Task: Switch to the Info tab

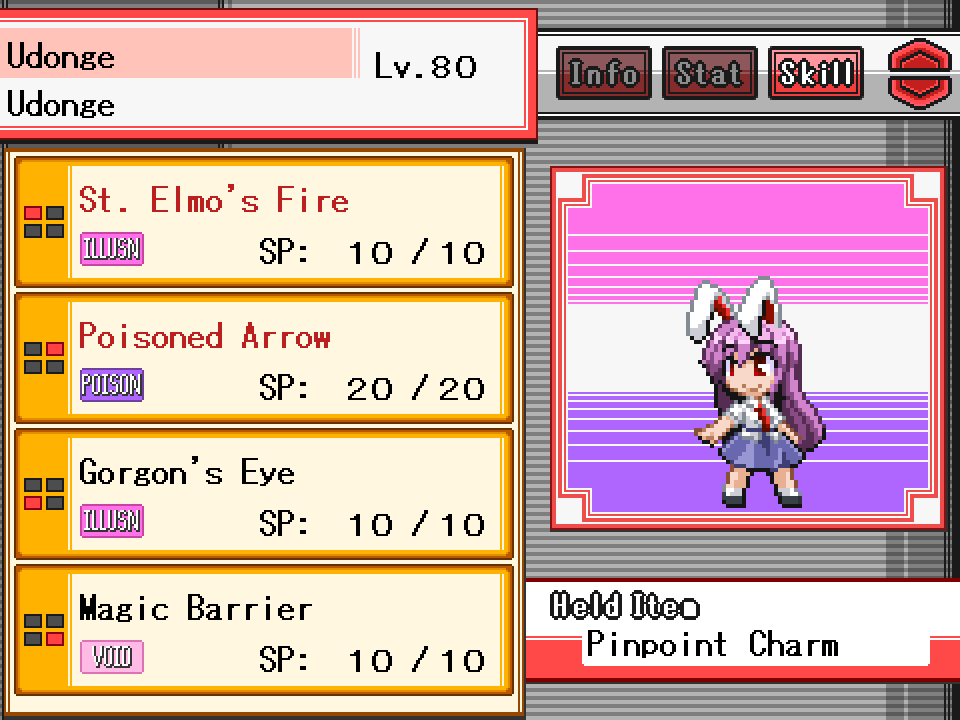Action: point(603,74)
